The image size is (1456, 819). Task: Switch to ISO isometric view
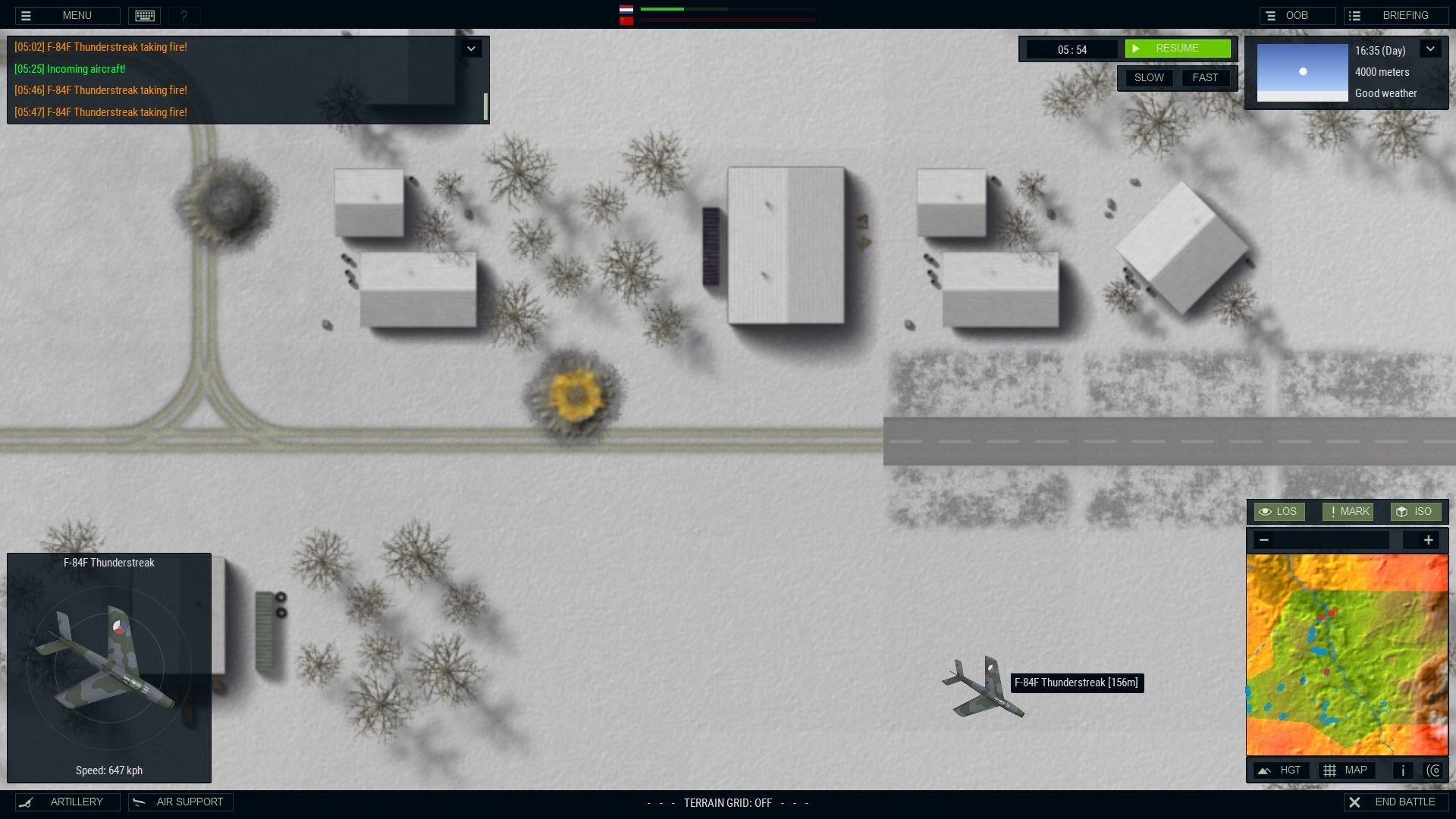pos(1415,512)
